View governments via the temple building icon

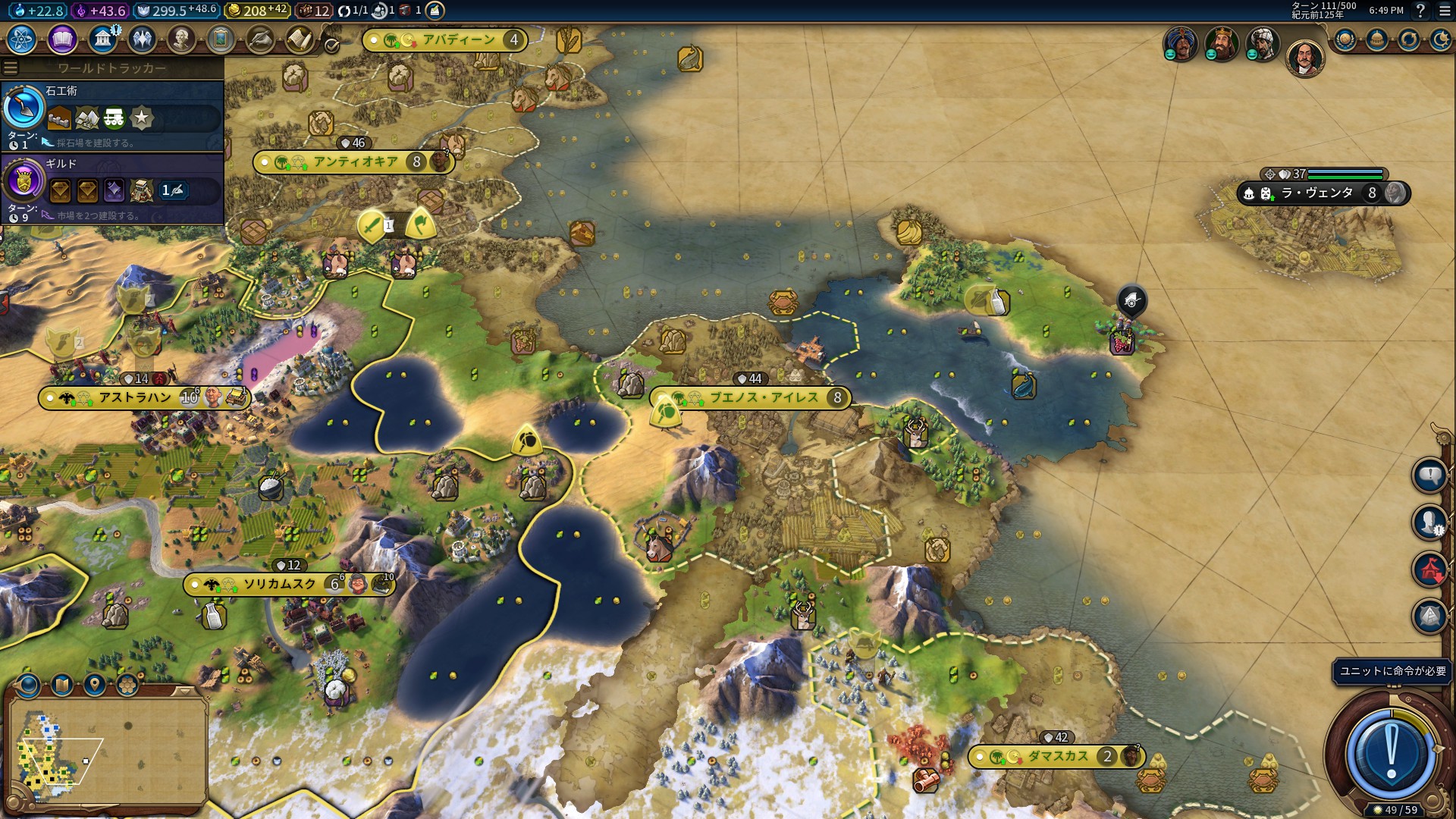click(x=102, y=39)
